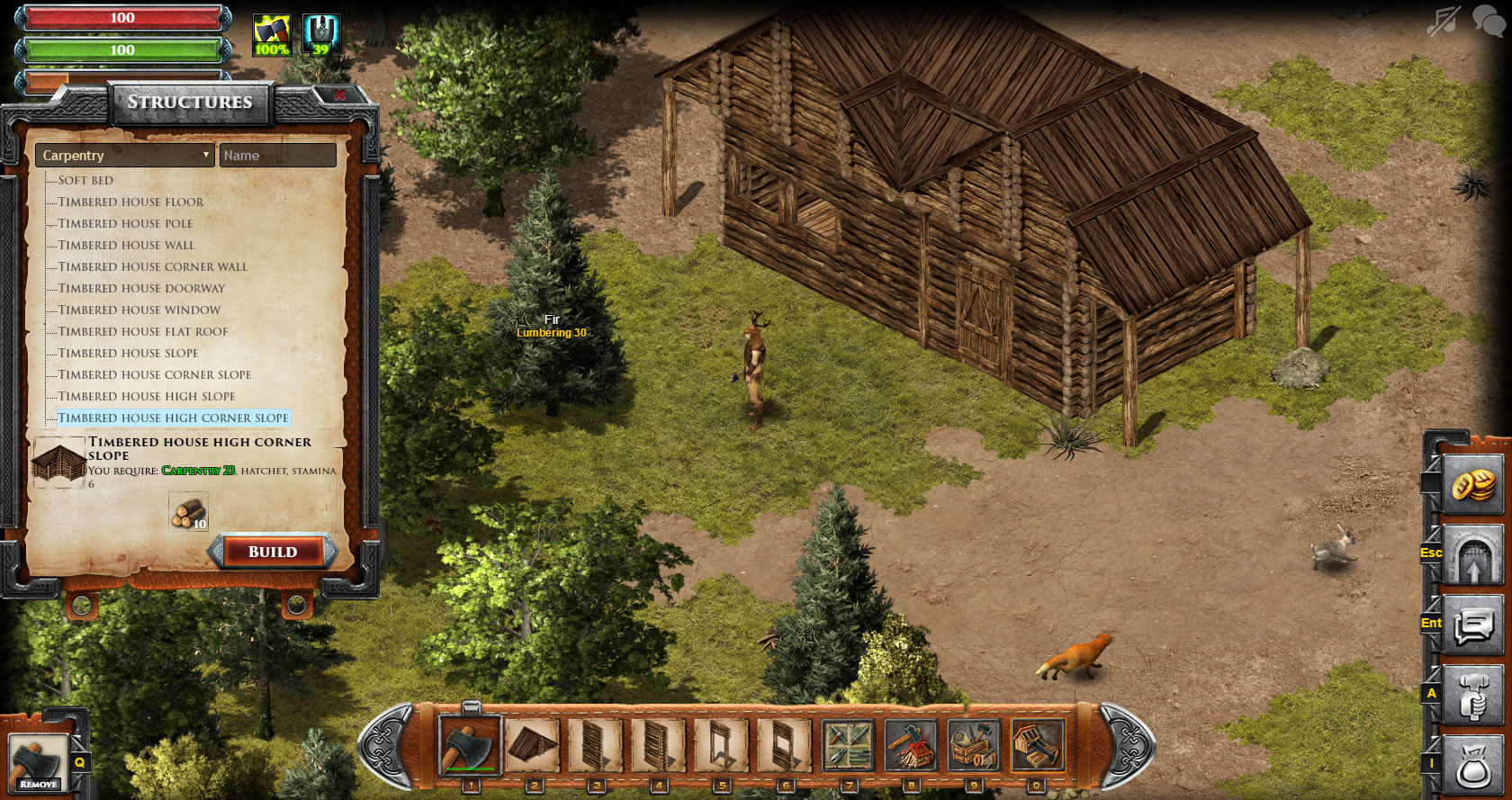Image resolution: width=1512 pixels, height=800 pixels.
Task: Select Soft Bed in the structures list
Action: [x=85, y=180]
